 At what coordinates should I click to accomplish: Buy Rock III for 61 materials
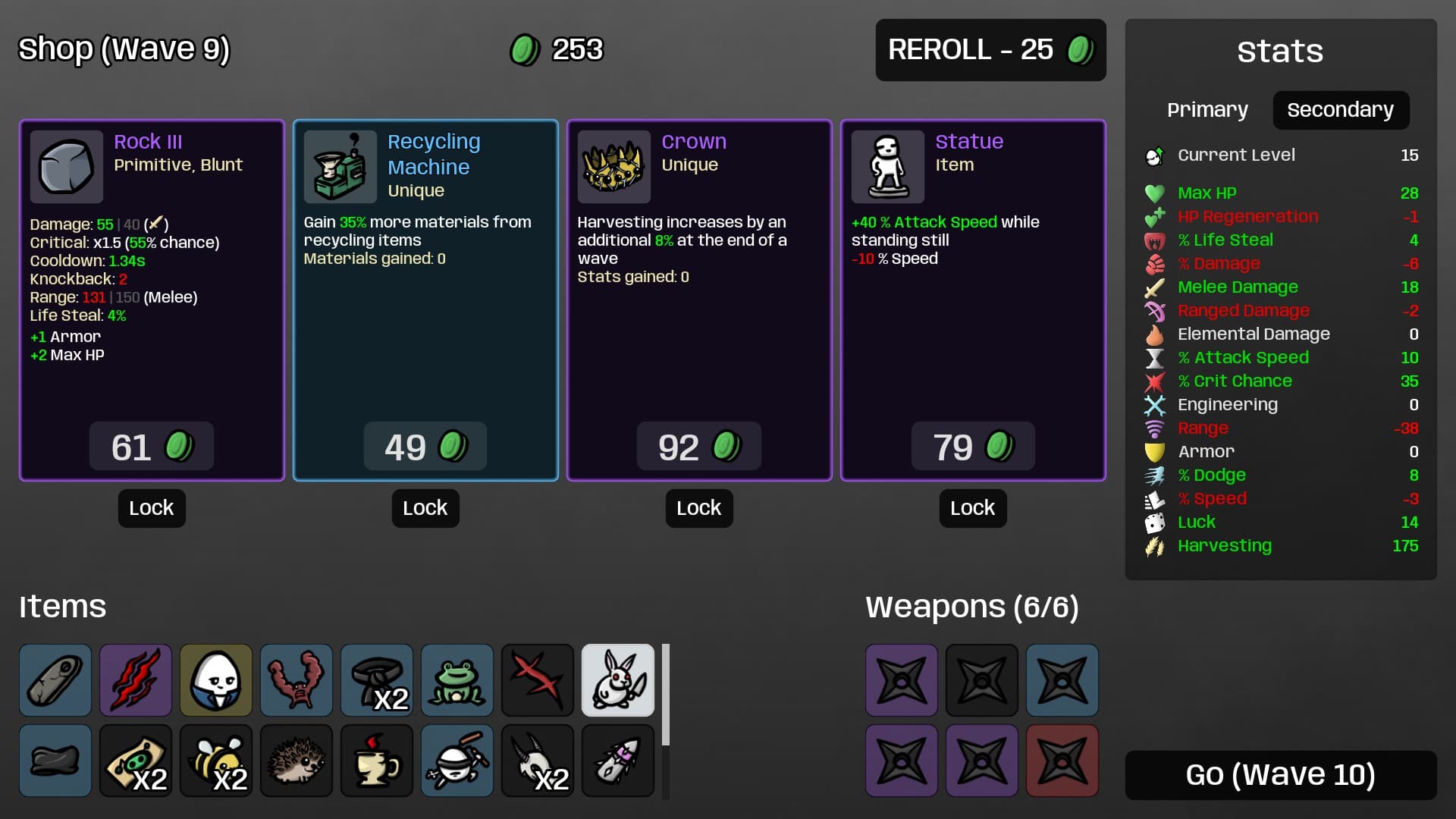[x=151, y=447]
